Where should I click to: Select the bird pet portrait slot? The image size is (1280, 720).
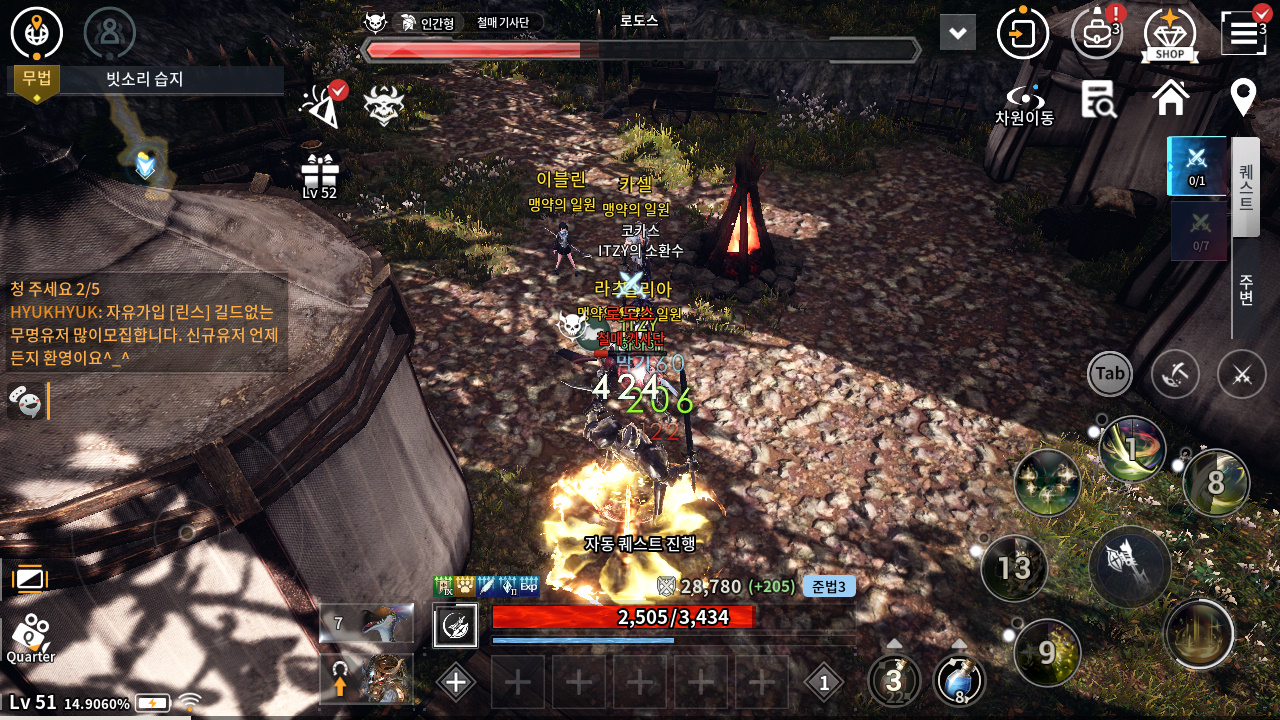coord(367,623)
